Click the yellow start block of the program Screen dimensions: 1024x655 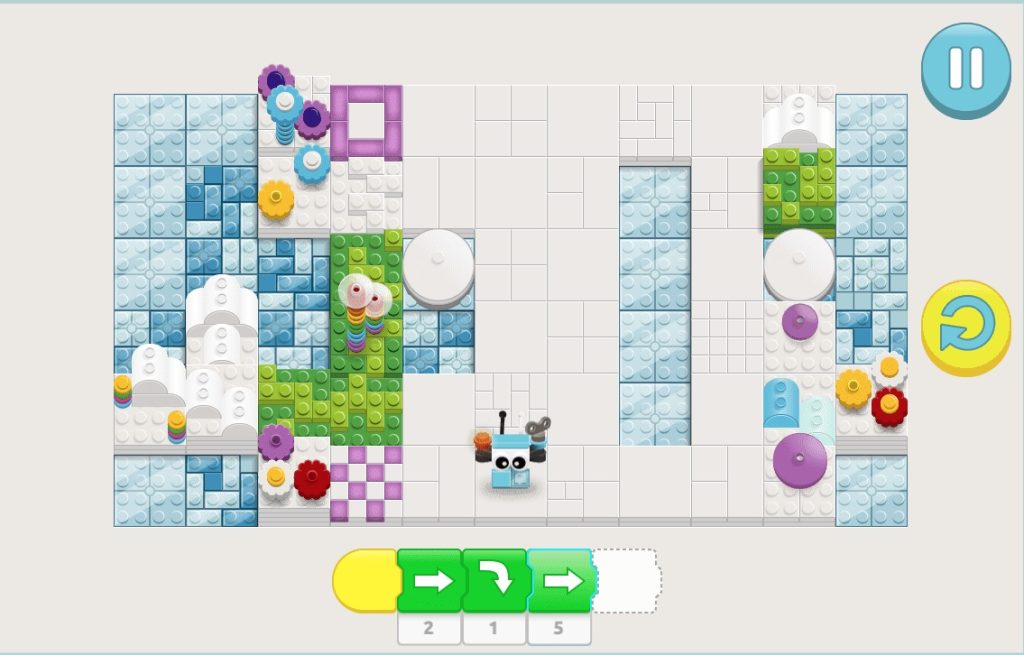pos(365,581)
